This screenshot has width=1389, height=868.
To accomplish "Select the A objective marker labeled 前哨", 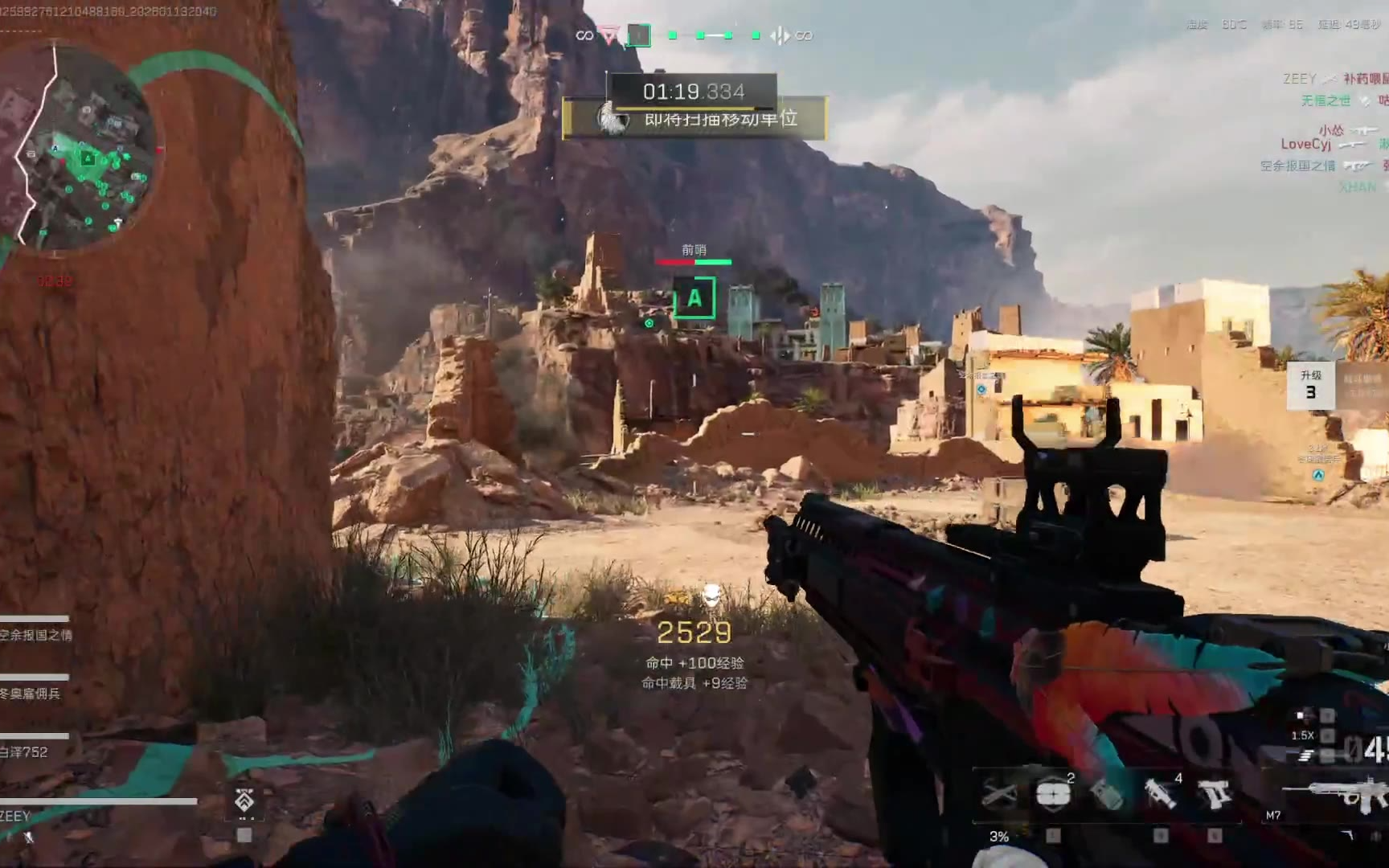I will pos(694,298).
